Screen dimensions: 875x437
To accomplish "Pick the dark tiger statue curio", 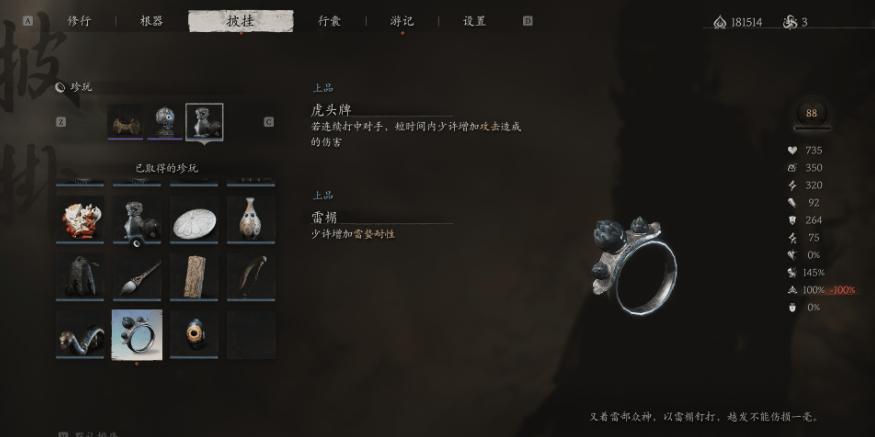I will tap(137, 217).
